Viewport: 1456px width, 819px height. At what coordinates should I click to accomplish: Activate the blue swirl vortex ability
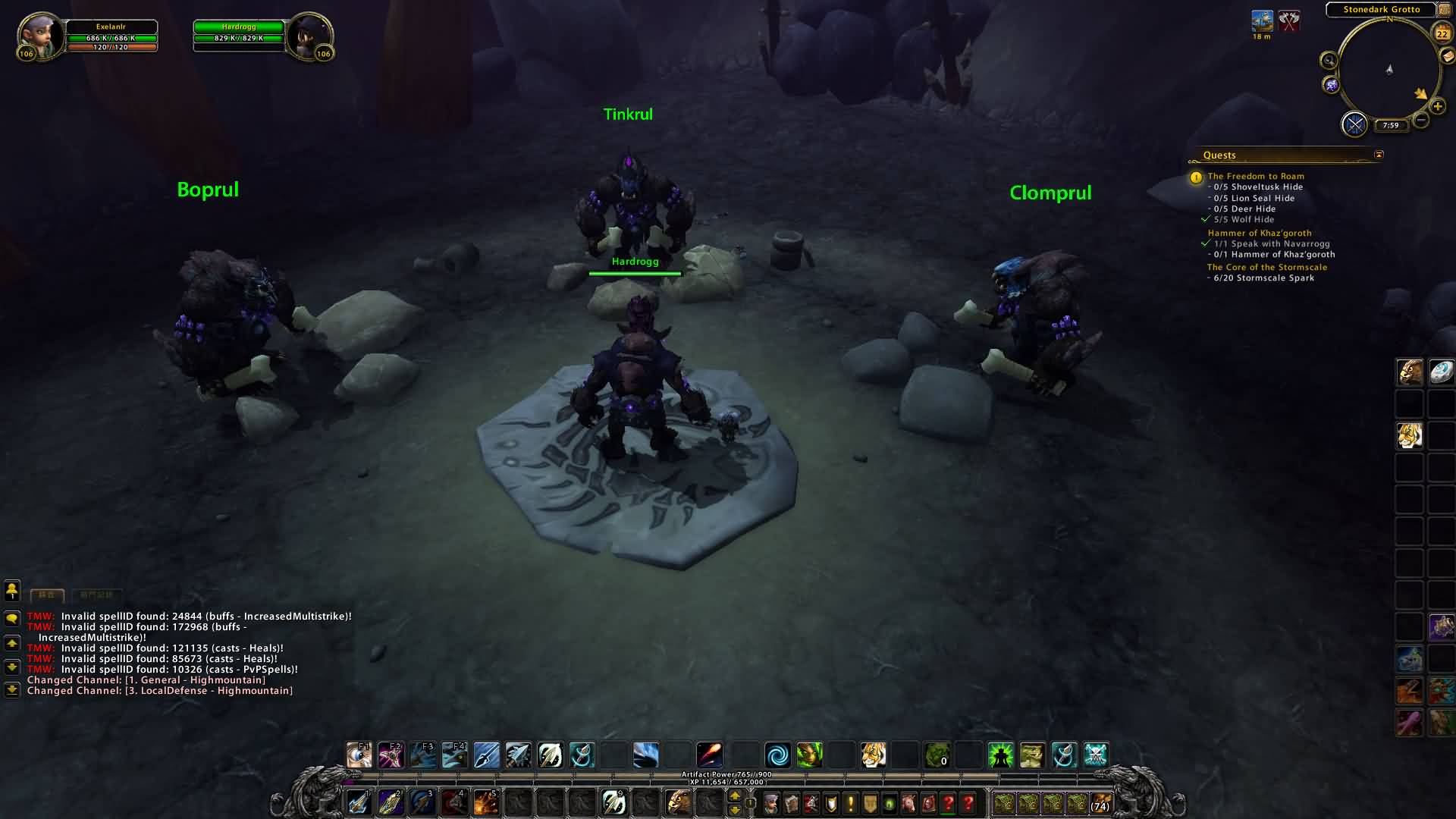pyautogui.click(x=777, y=755)
